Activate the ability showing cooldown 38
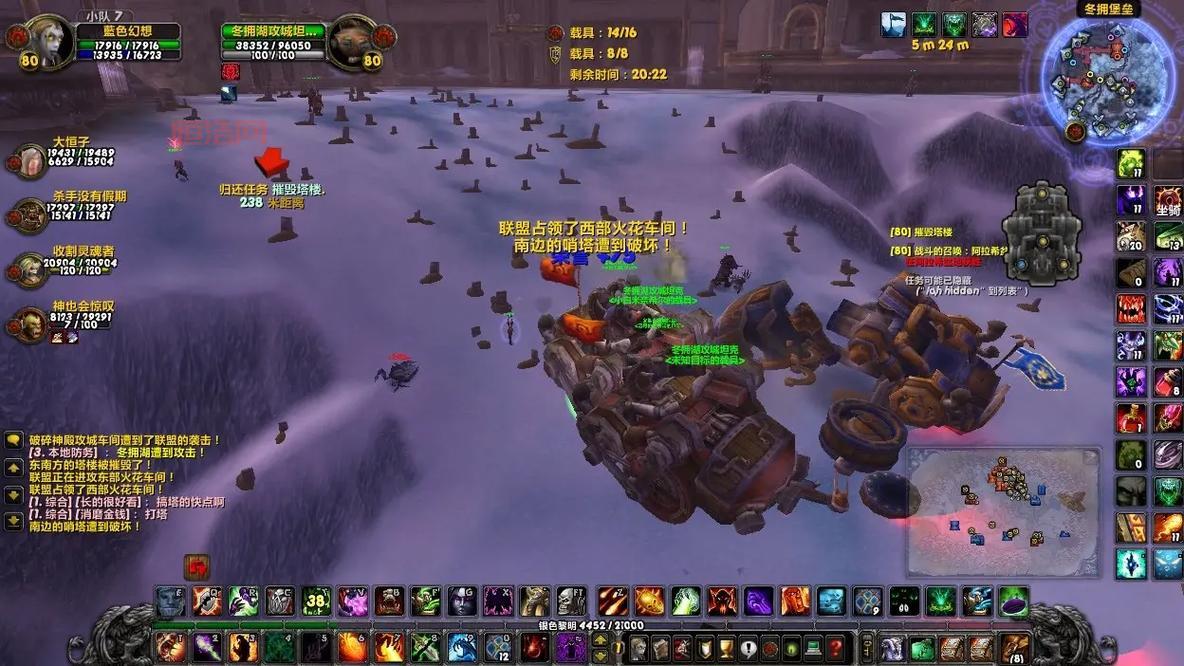 click(316, 601)
